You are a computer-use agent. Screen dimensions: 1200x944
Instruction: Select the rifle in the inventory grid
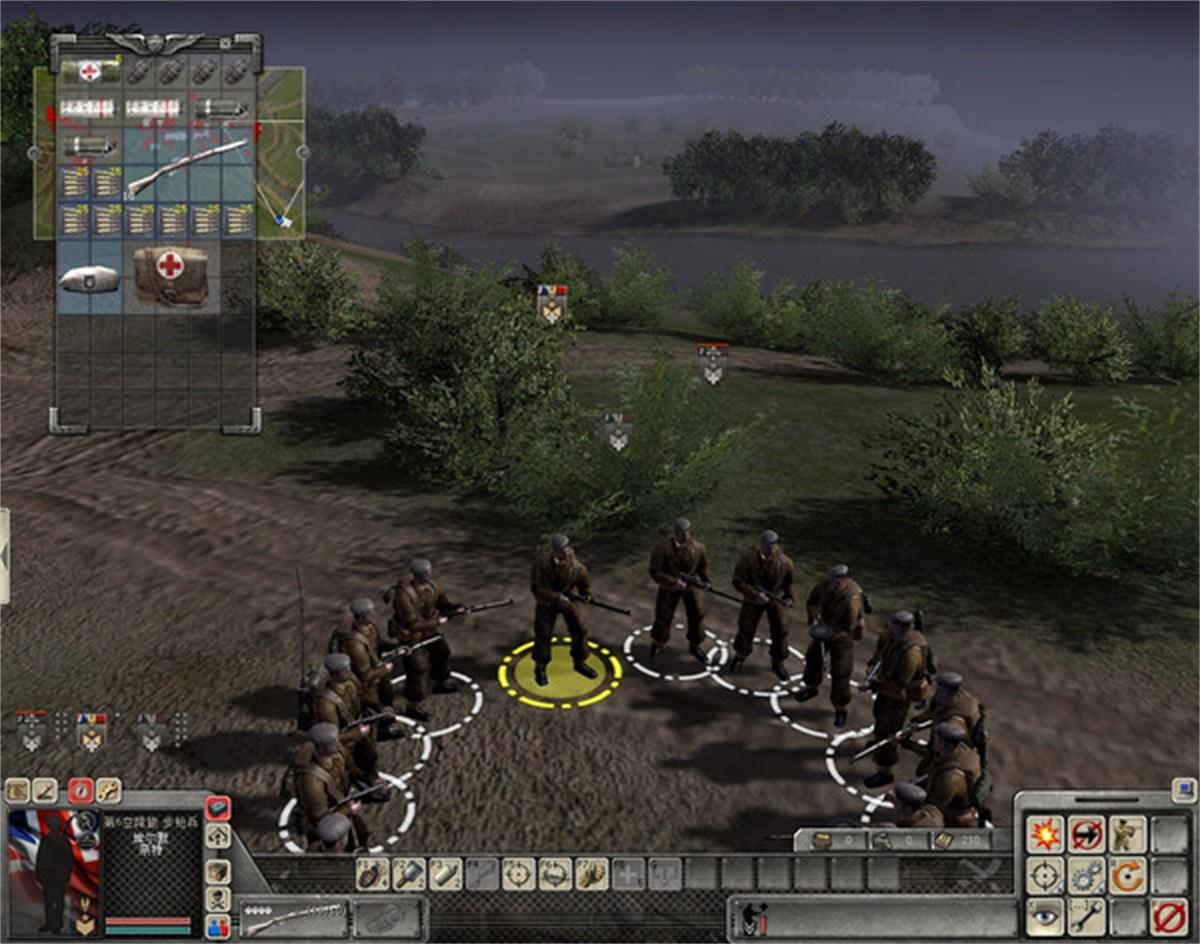click(x=188, y=167)
